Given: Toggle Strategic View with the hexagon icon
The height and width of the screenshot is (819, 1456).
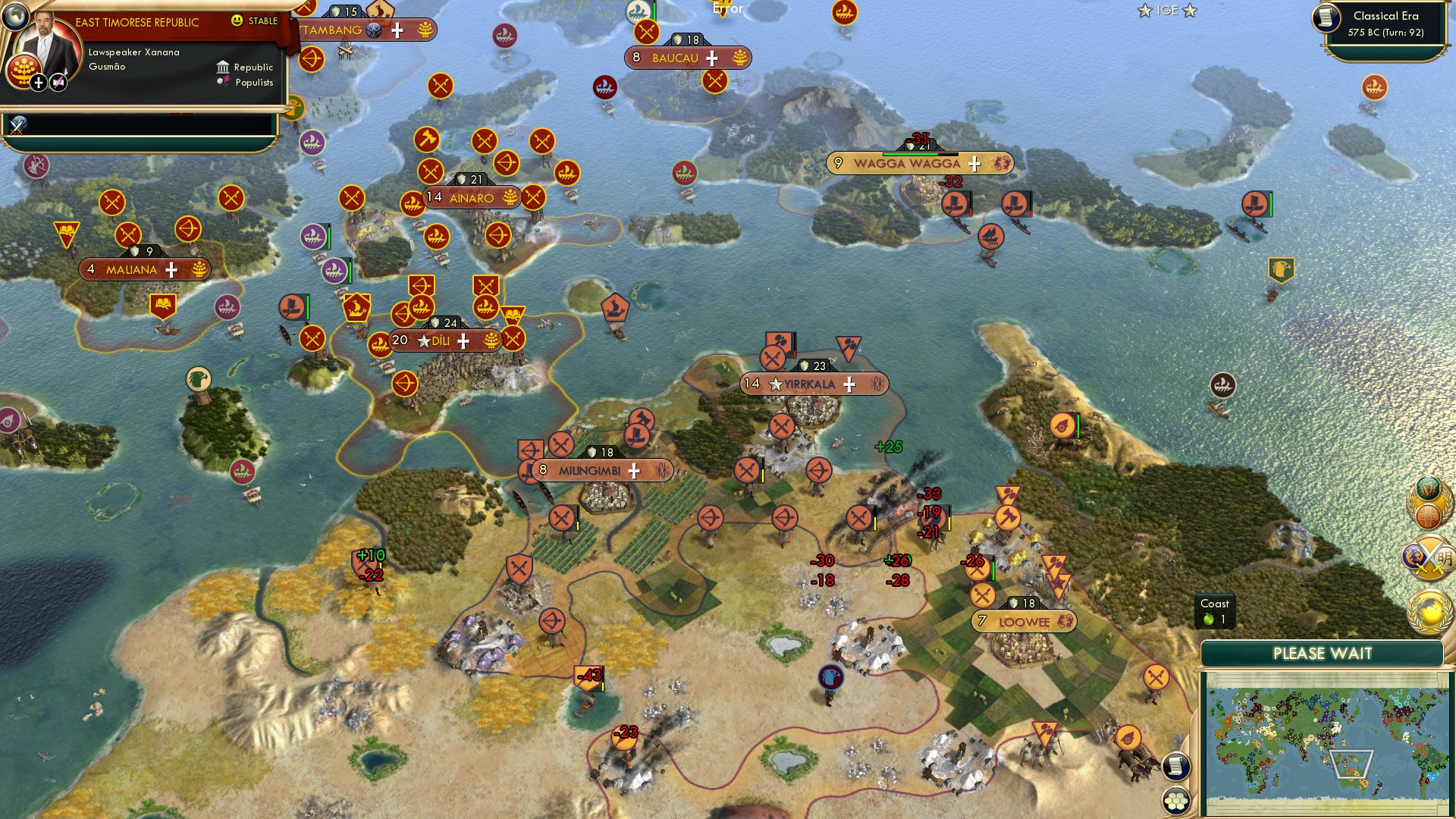Looking at the screenshot, I should (x=1175, y=799).
